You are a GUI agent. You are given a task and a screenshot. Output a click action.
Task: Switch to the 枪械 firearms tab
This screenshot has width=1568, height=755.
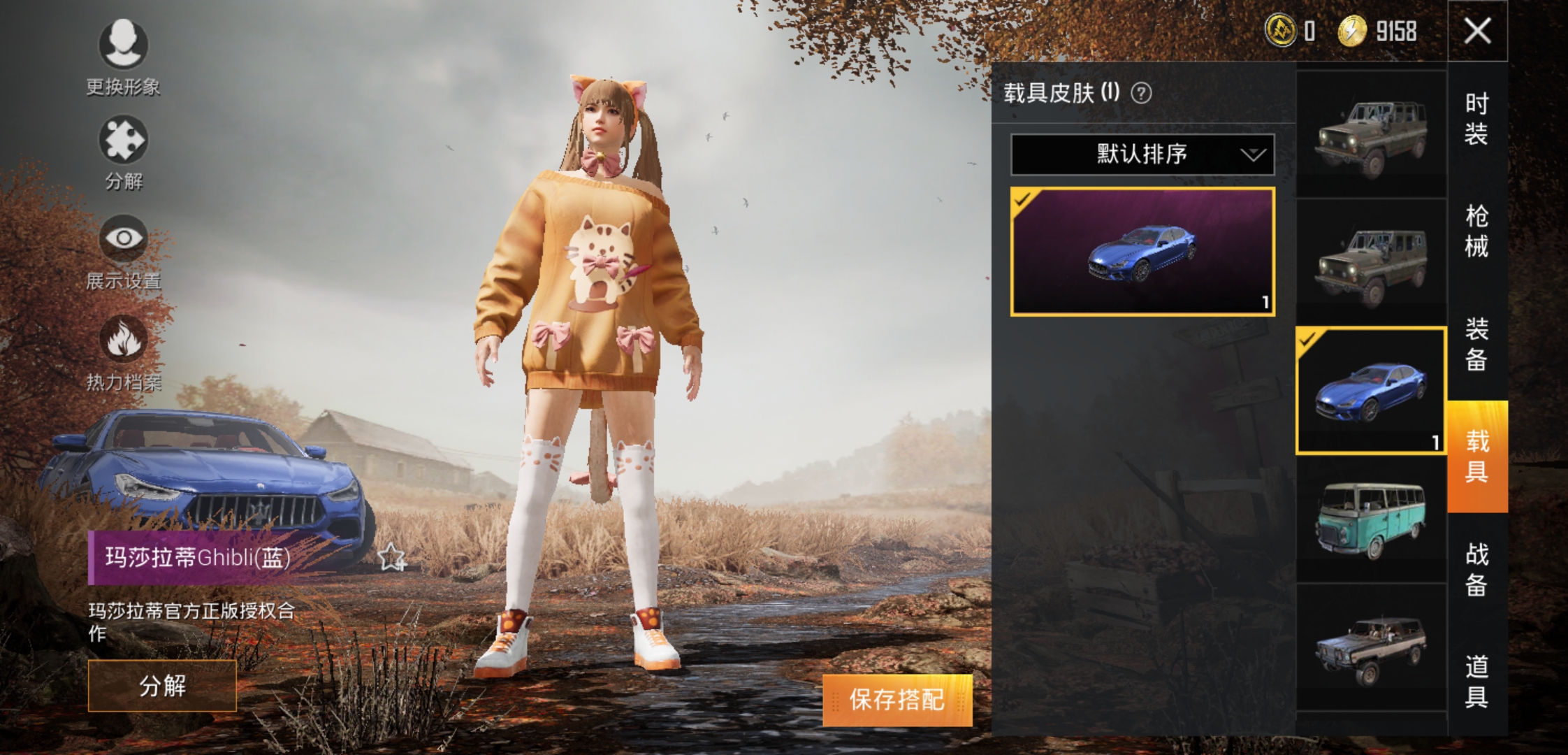coord(1476,231)
